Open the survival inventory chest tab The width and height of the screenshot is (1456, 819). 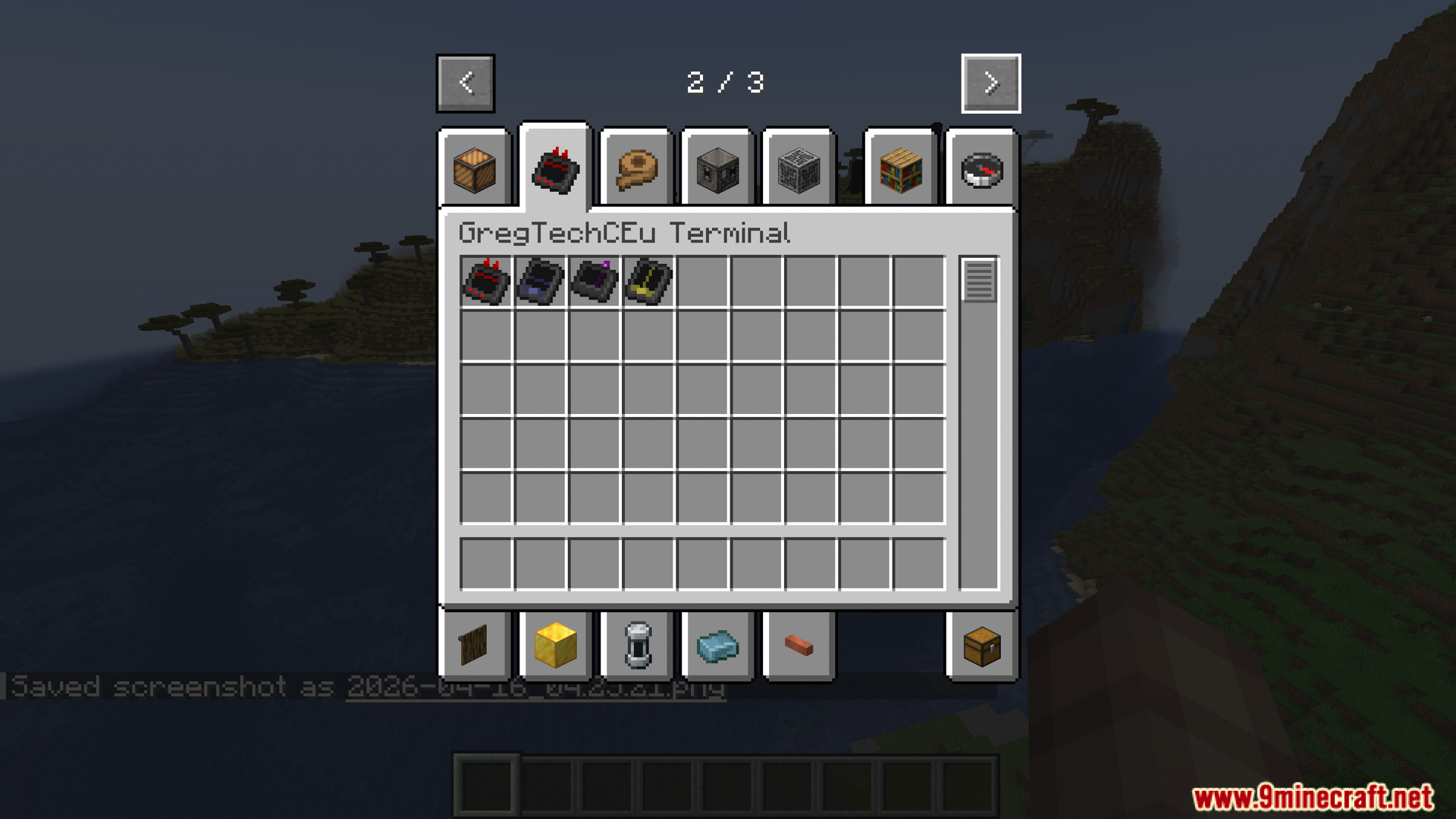tap(981, 645)
